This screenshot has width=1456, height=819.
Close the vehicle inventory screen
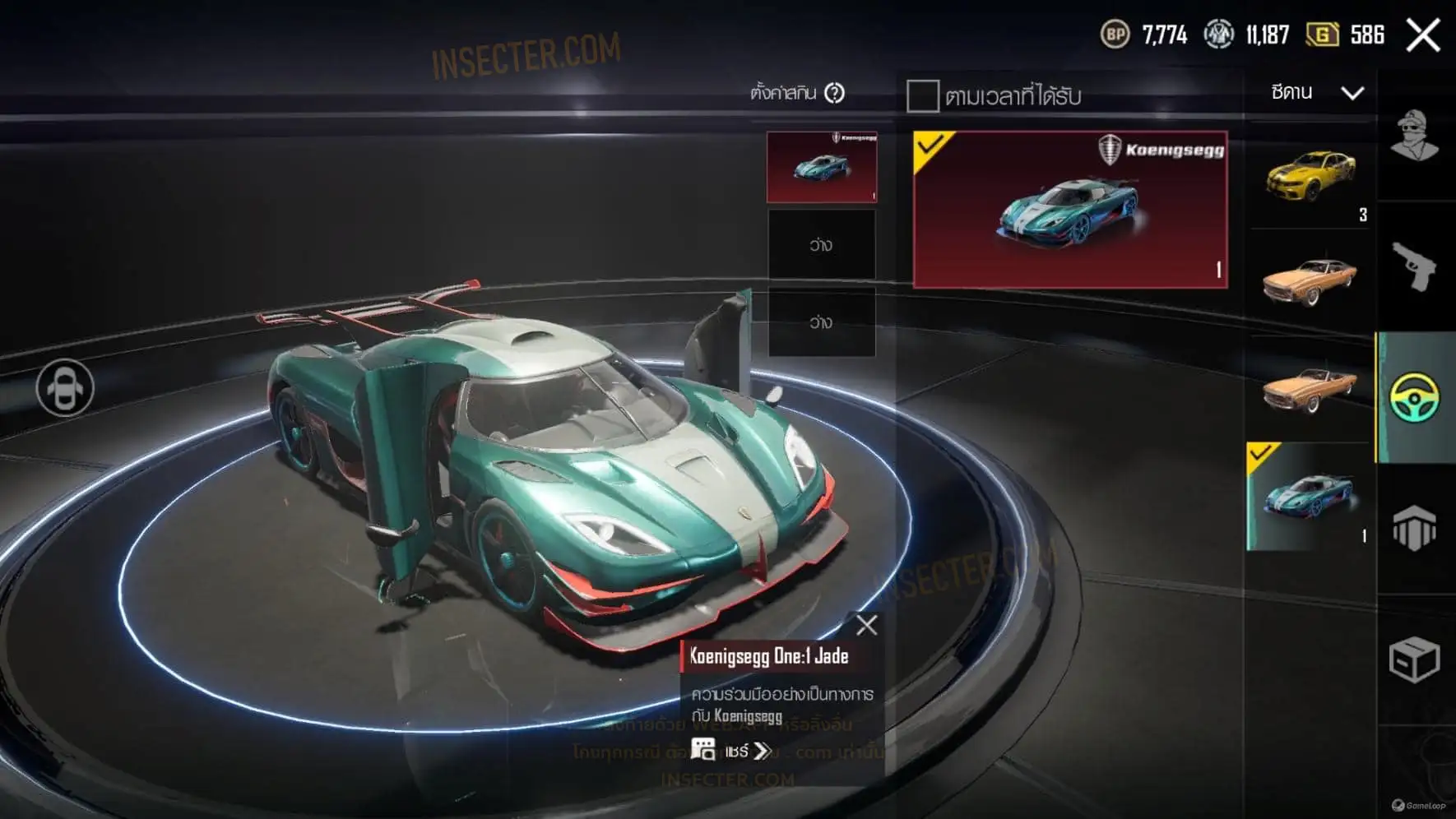[x=1422, y=35]
